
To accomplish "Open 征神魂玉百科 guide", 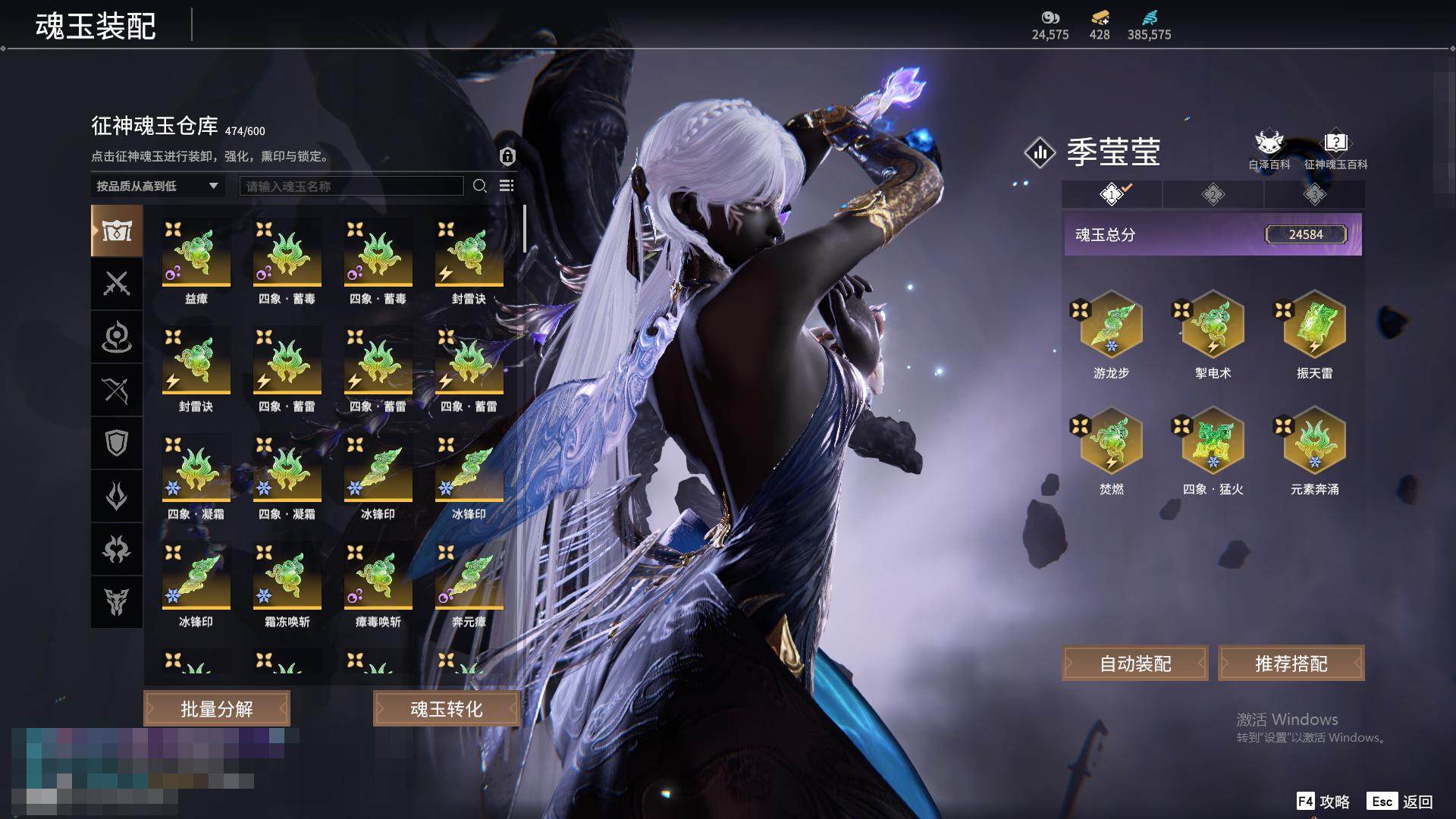I will click(x=1335, y=150).
